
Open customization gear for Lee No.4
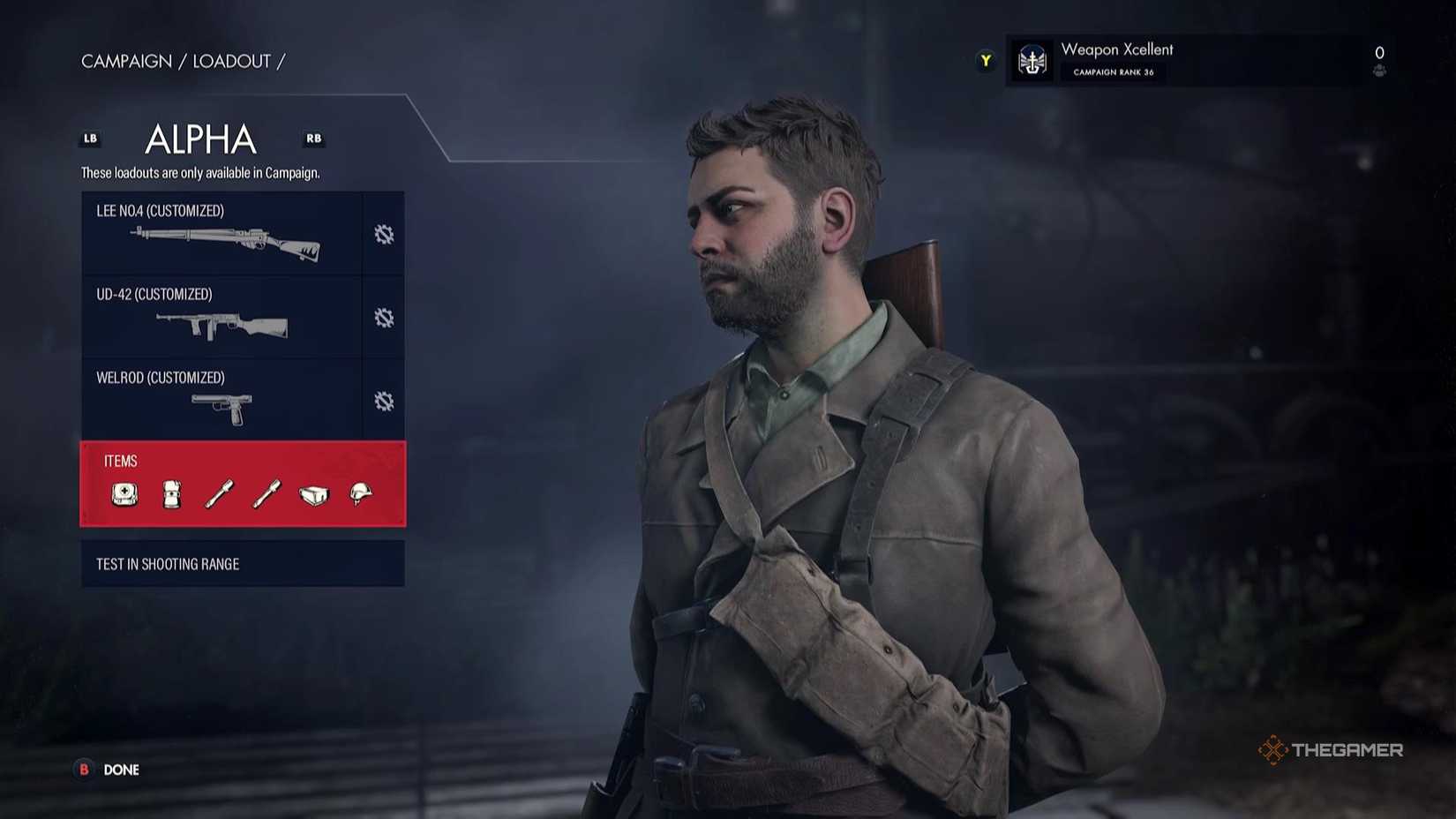tap(383, 234)
